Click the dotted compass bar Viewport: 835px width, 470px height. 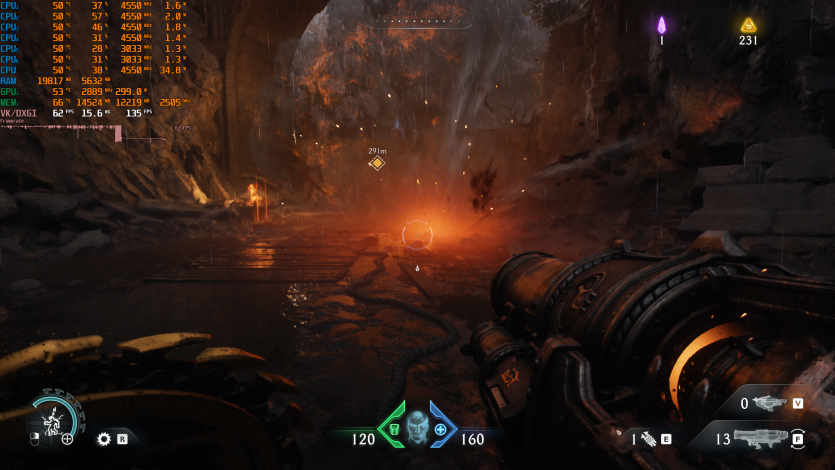(x=418, y=20)
